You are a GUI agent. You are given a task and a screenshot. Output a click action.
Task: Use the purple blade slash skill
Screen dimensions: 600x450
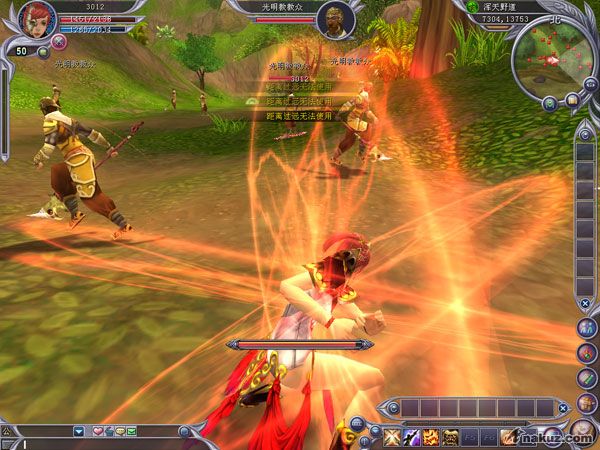[411, 436]
